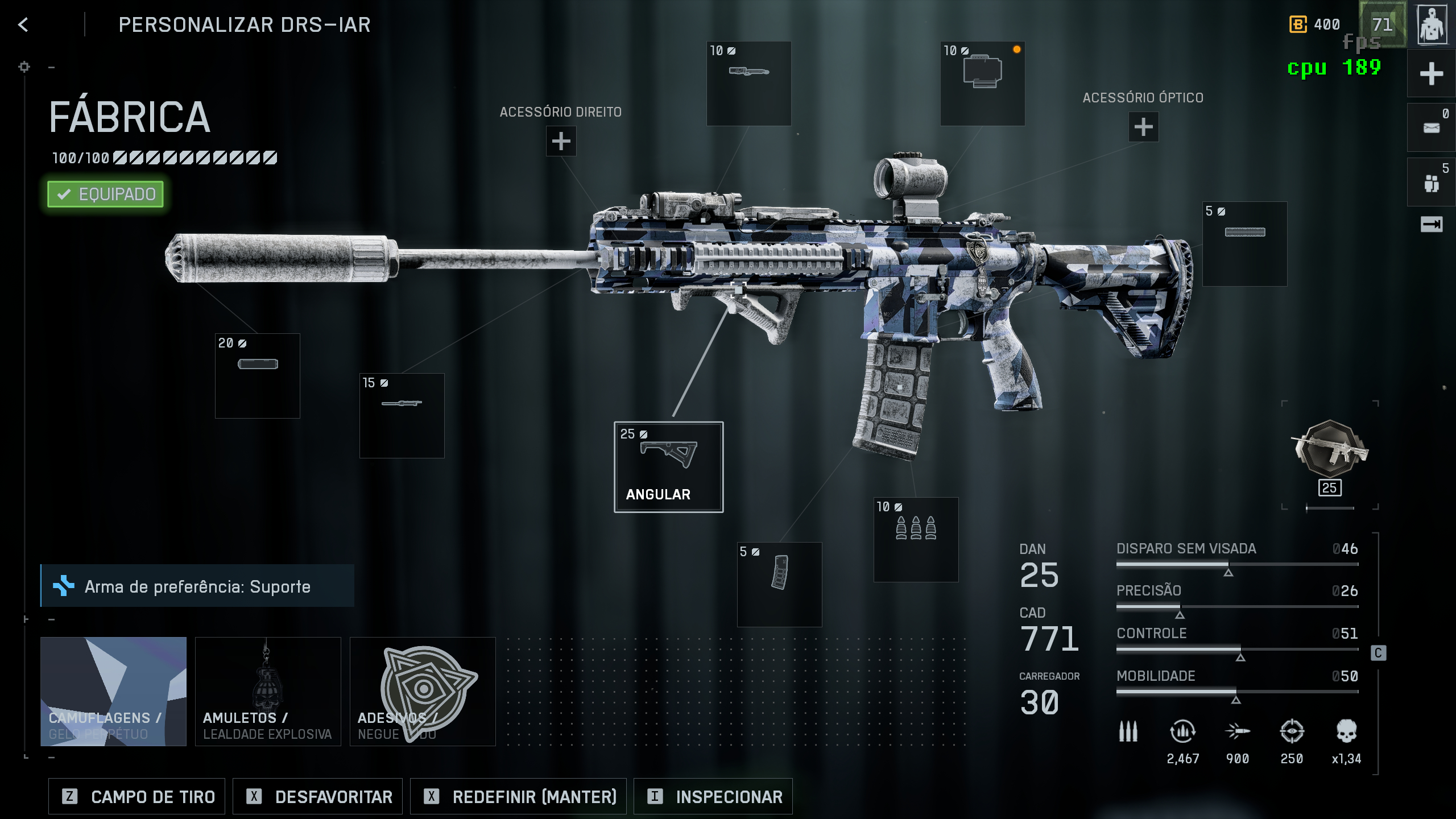Image resolution: width=1456 pixels, height=819 pixels.
Task: Open the soldier profile icon
Action: [1432, 24]
